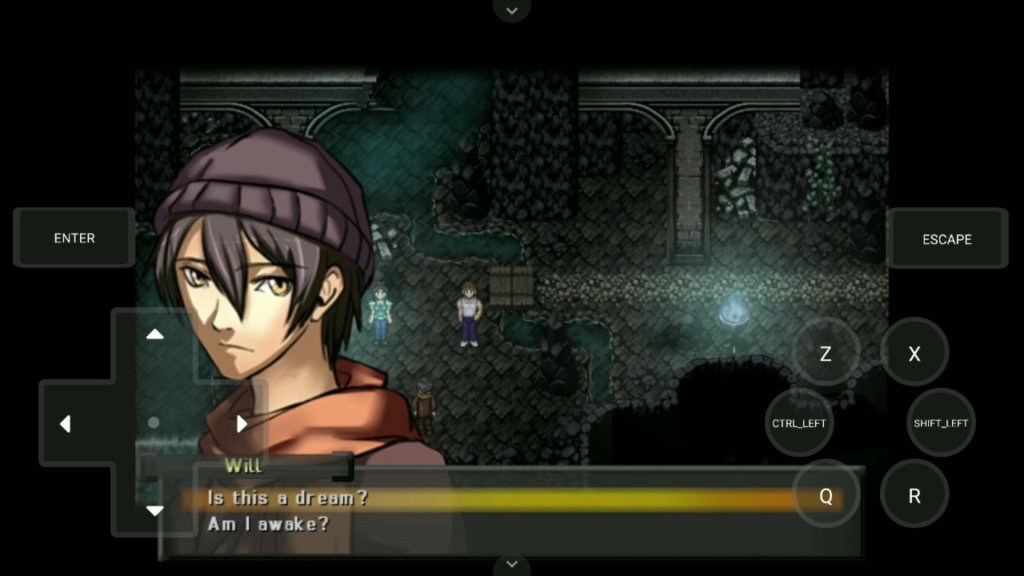This screenshot has width=1024, height=576.
Task: Tap the d-pad down arrow
Action: [155, 511]
